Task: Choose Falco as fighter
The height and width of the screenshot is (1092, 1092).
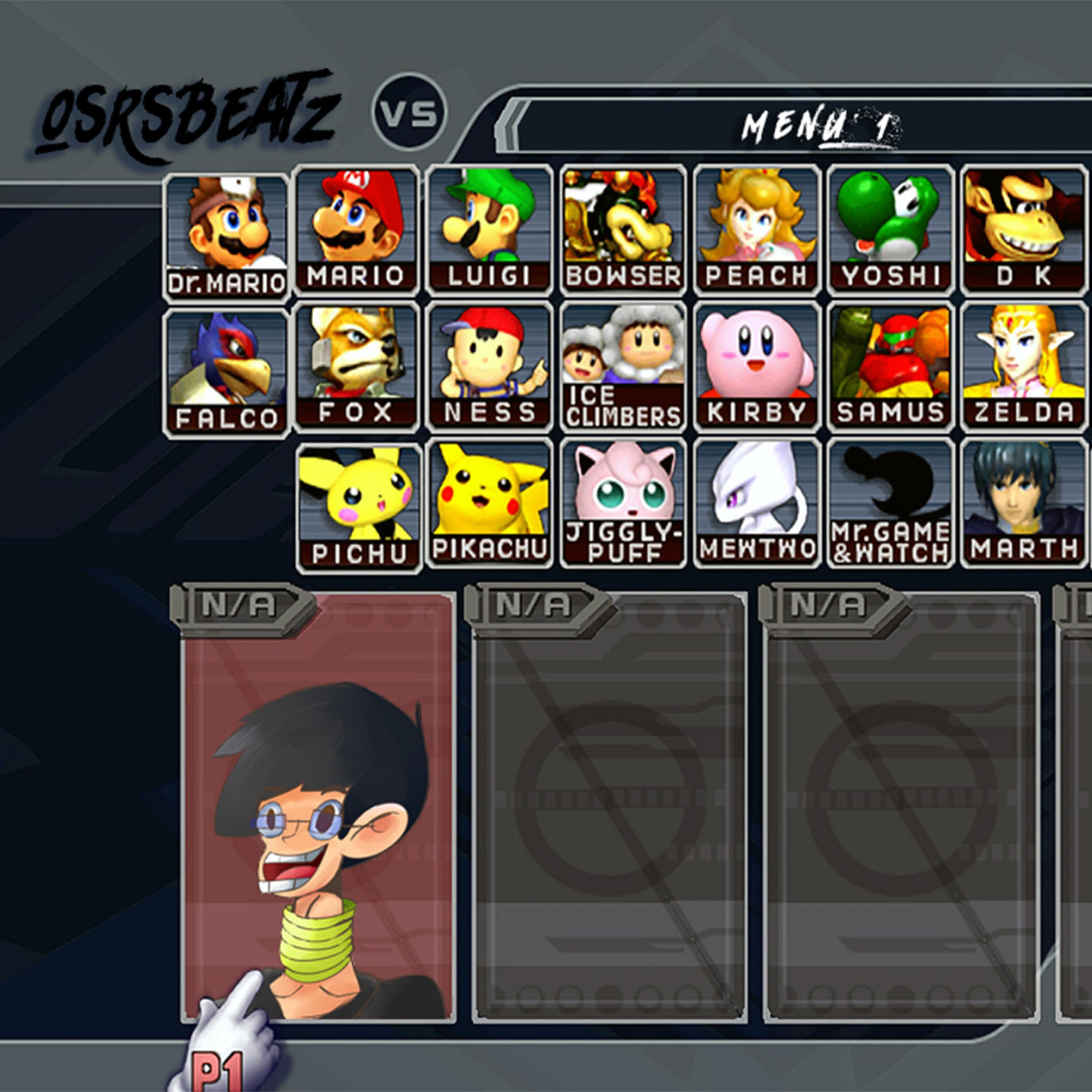Action: pyautogui.click(x=226, y=373)
